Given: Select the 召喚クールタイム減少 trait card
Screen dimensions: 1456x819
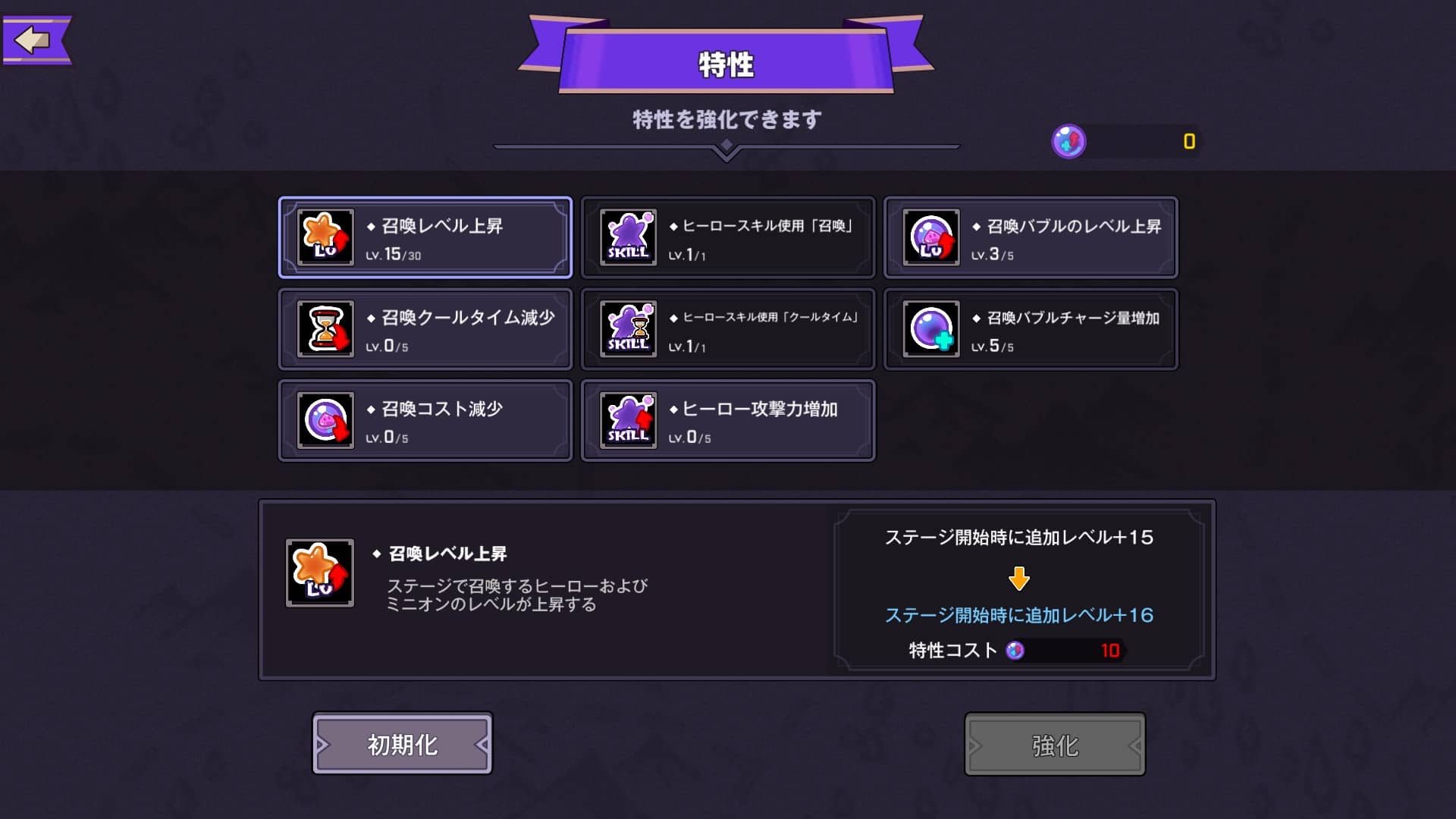Looking at the screenshot, I should tap(425, 328).
